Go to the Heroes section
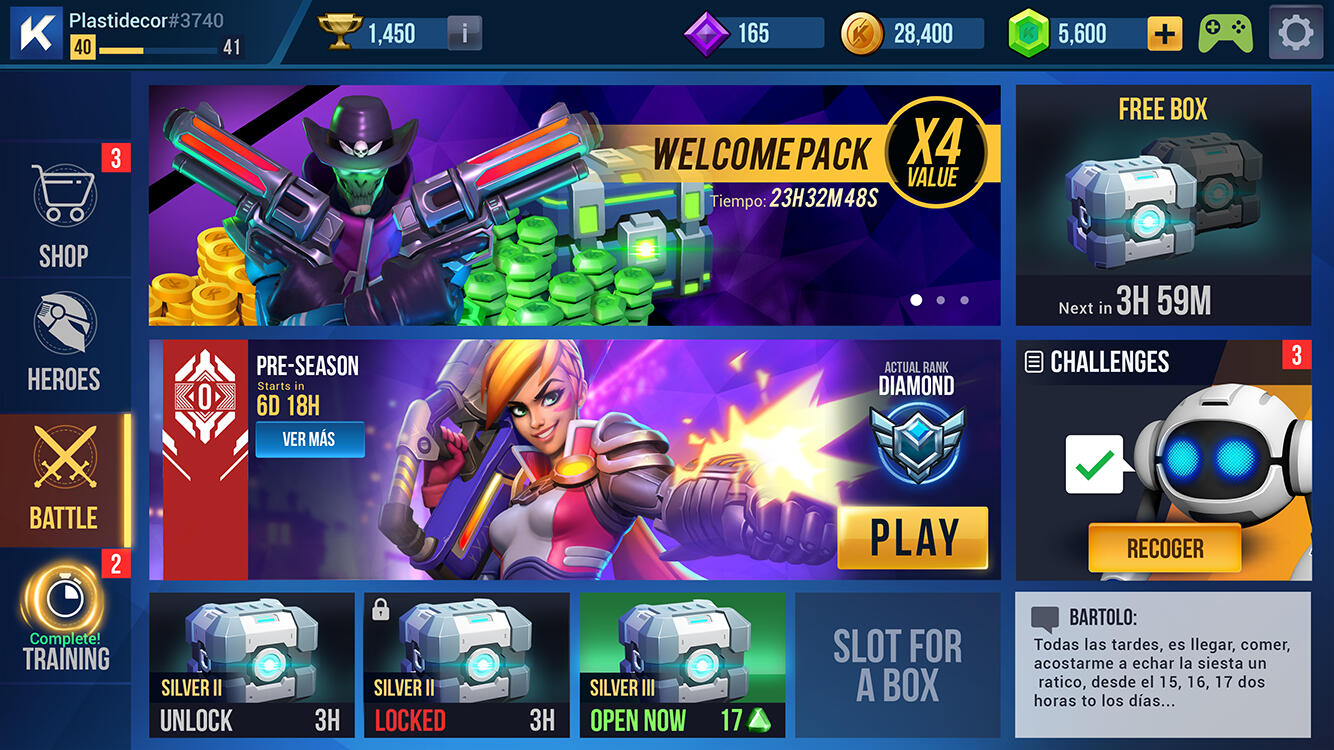1334x750 pixels. click(x=64, y=342)
